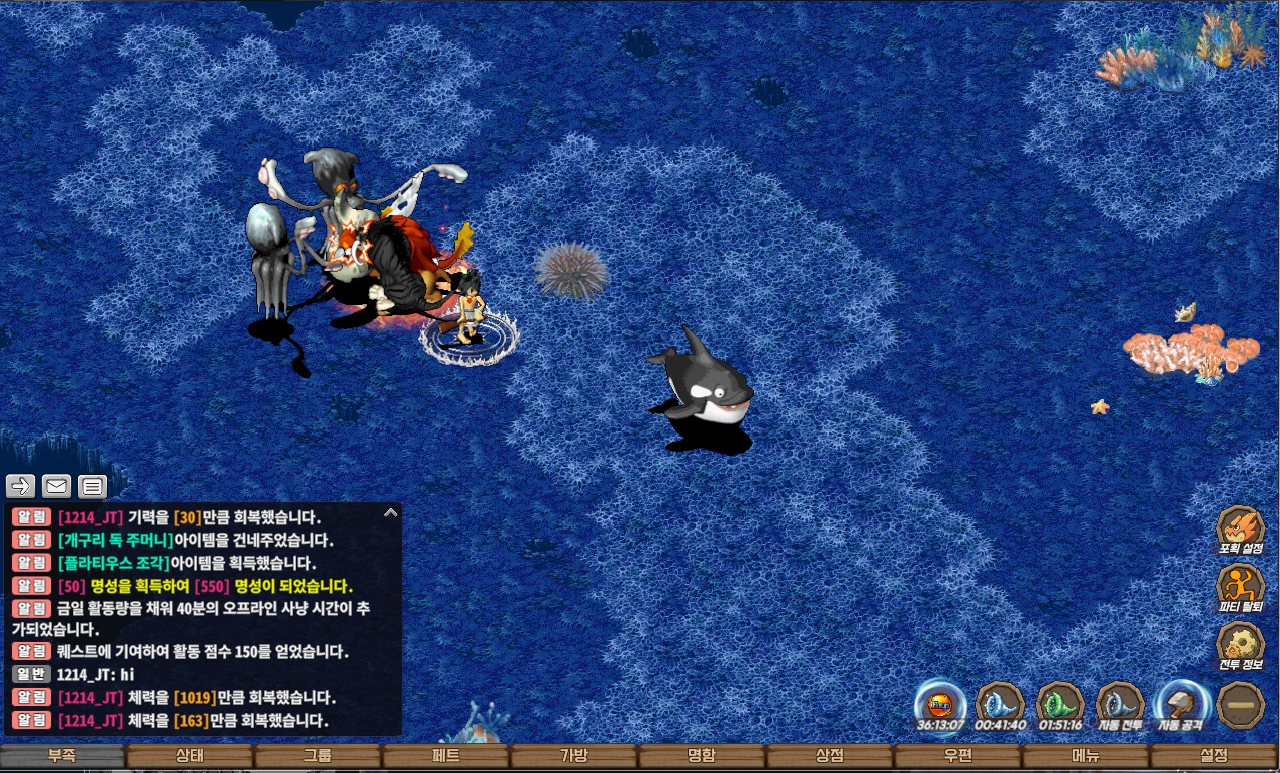This screenshot has height=773, width=1280.
Task: Collapse the icon bar with the minus button
Action: click(x=1241, y=705)
